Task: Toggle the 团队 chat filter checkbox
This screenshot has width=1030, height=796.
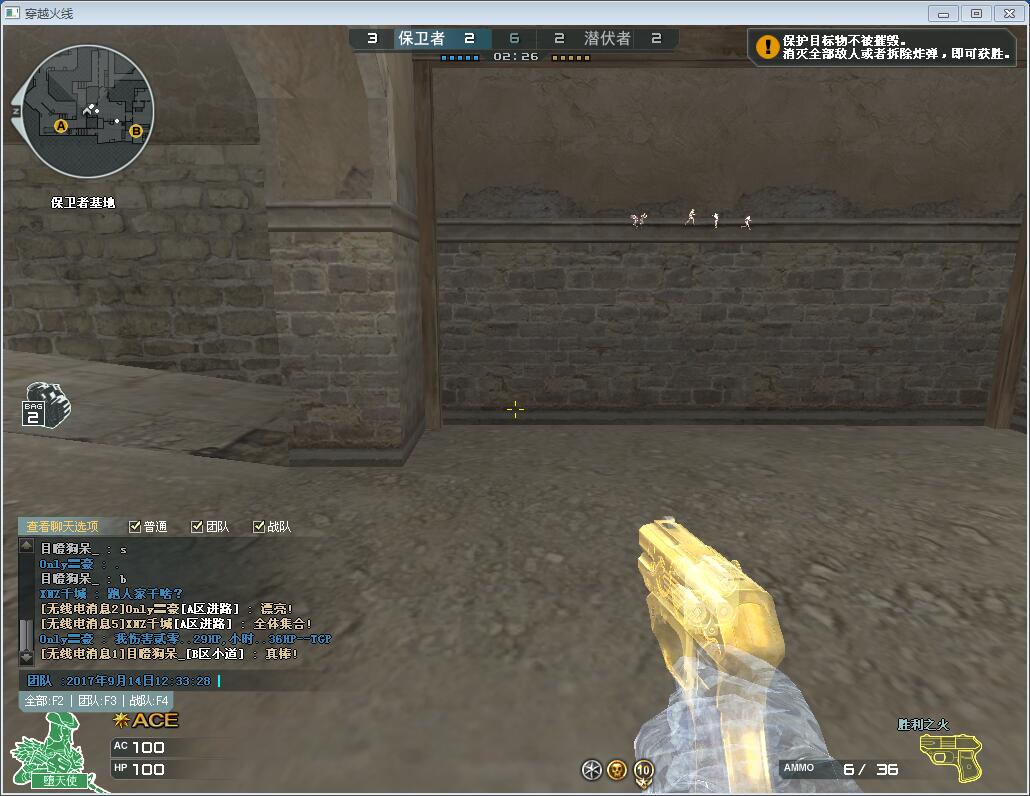Action: click(198, 527)
